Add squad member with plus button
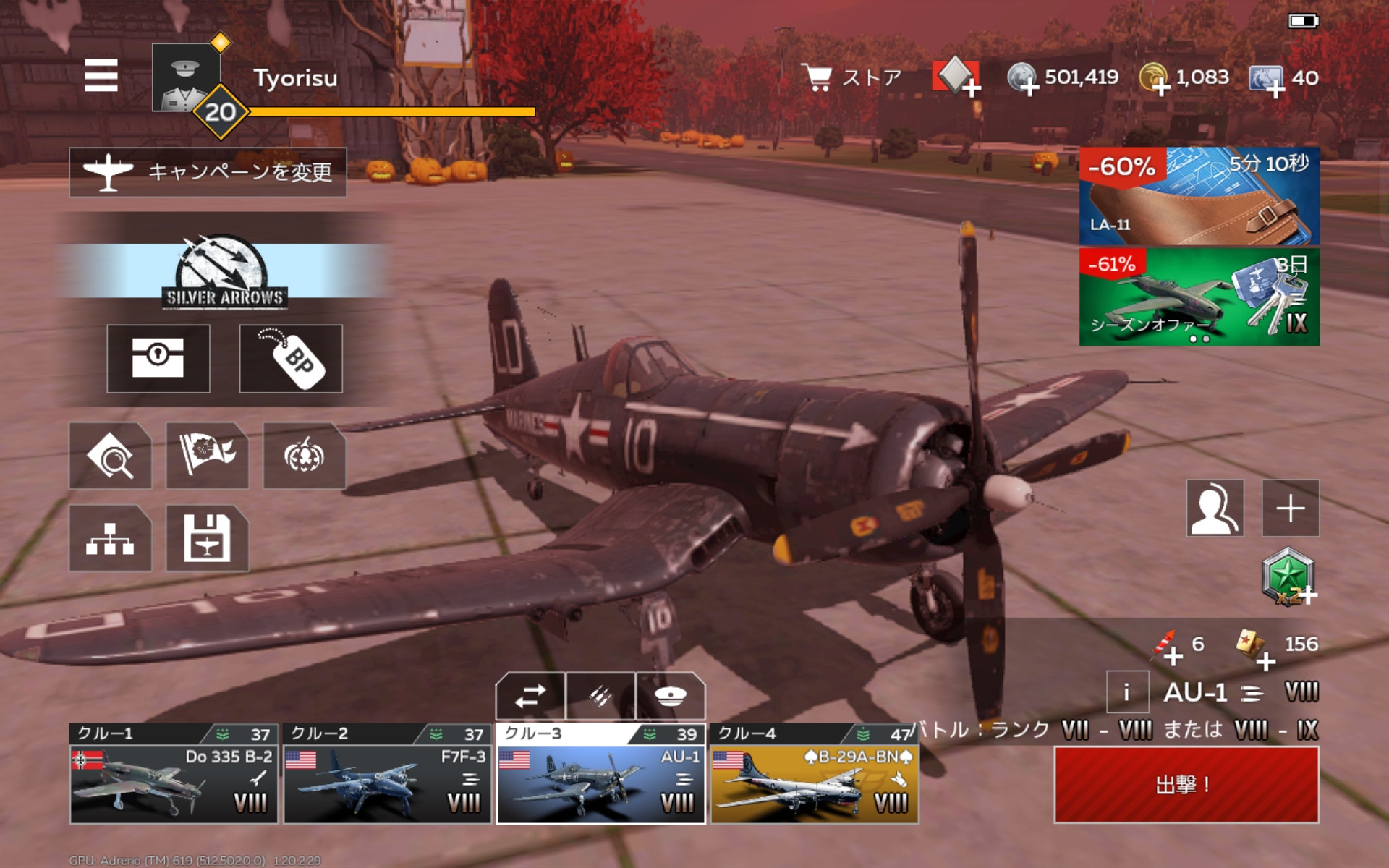Viewport: 1389px width, 868px height. 1290,508
